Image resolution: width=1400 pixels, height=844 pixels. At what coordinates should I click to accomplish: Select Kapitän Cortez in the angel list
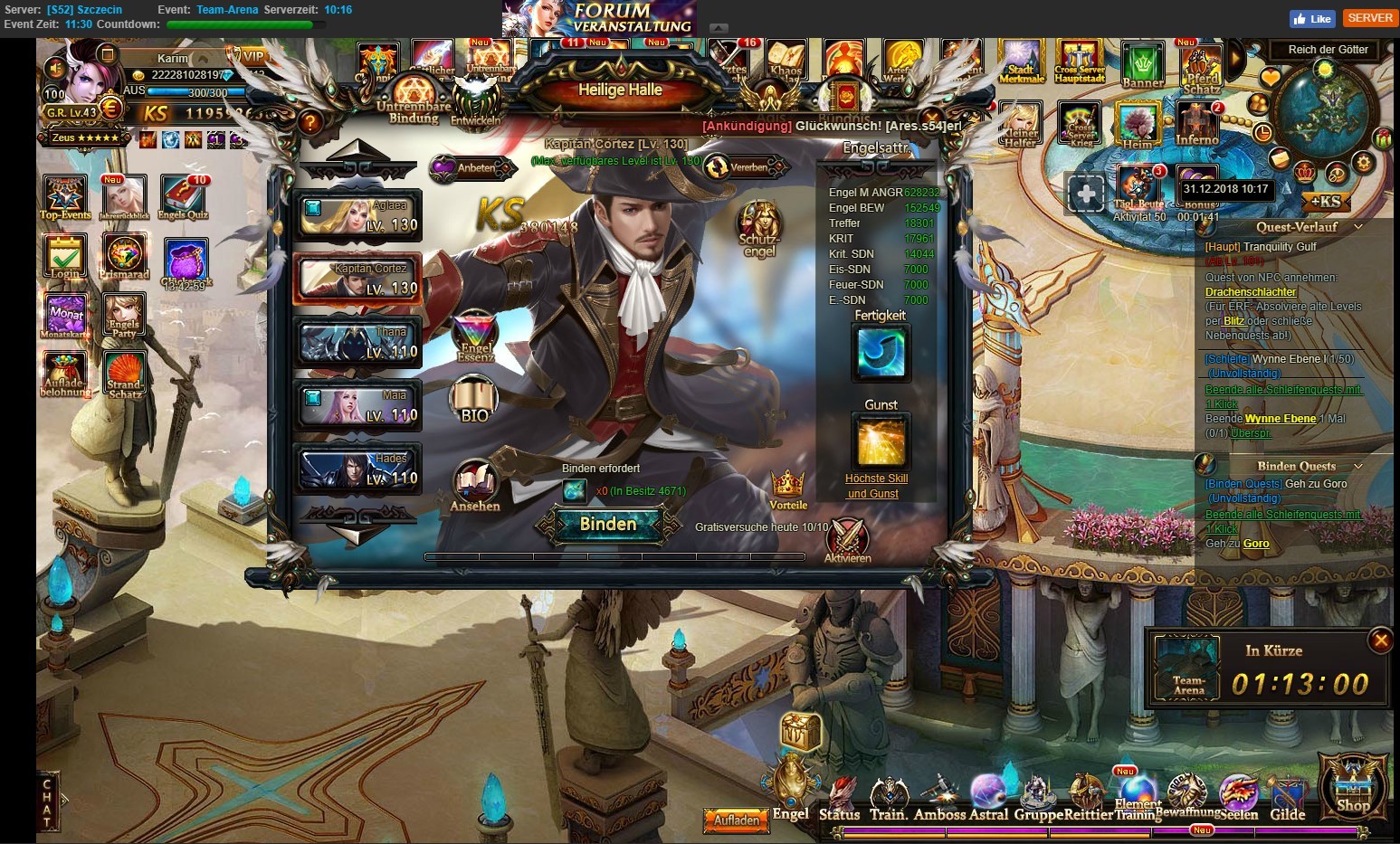[x=357, y=279]
